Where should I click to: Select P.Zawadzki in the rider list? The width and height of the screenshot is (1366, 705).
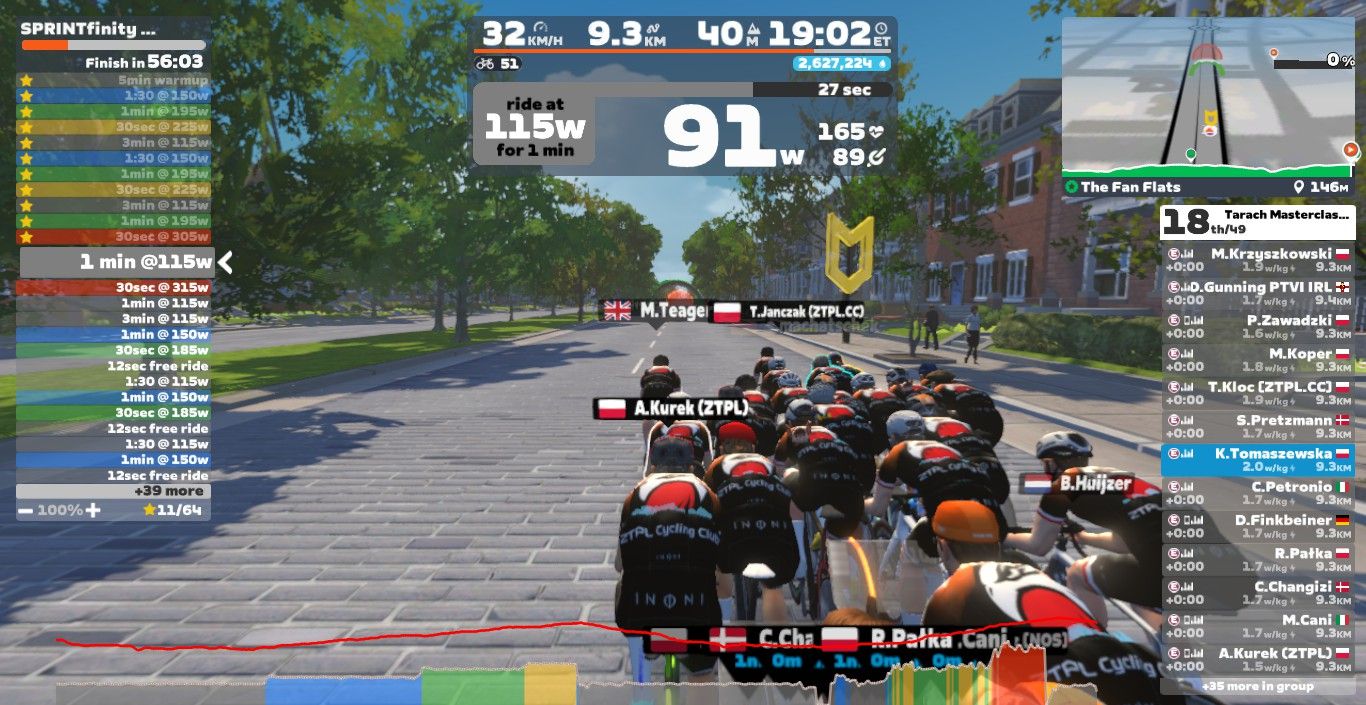1258,326
